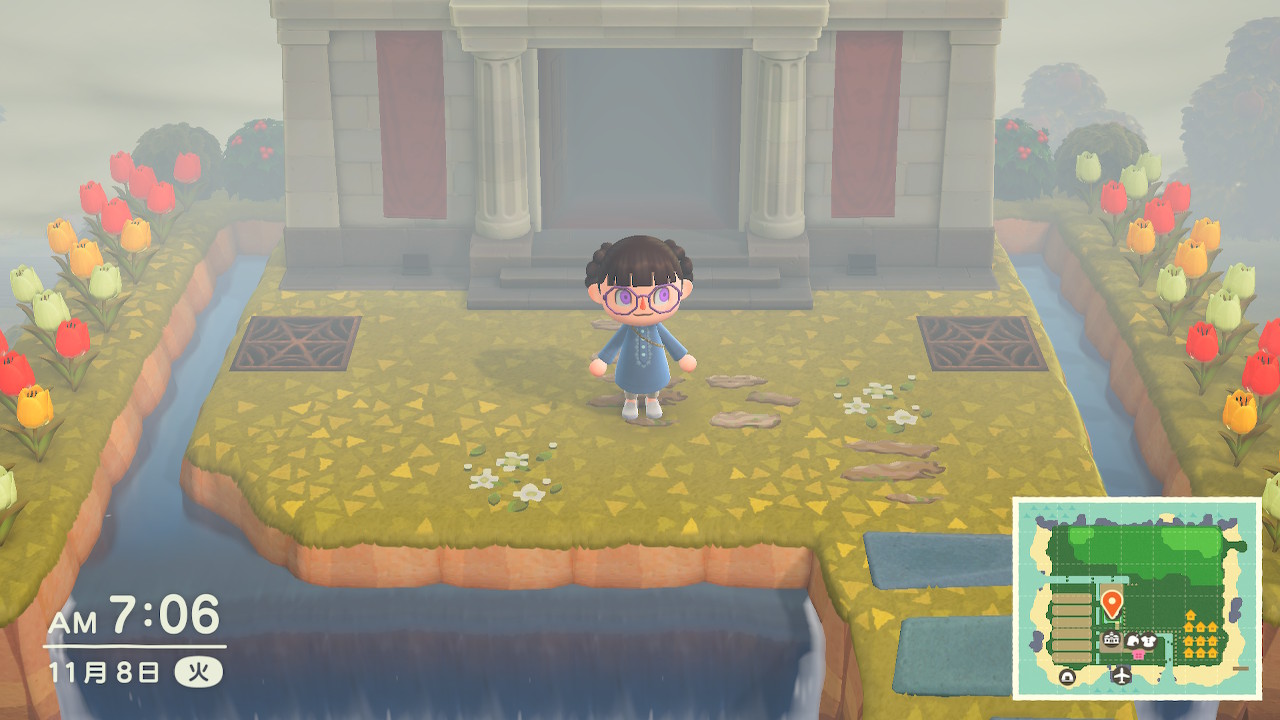This screenshot has height=720, width=1280.
Task: Click the airport airplane marker on the minimap
Action: [1122, 677]
